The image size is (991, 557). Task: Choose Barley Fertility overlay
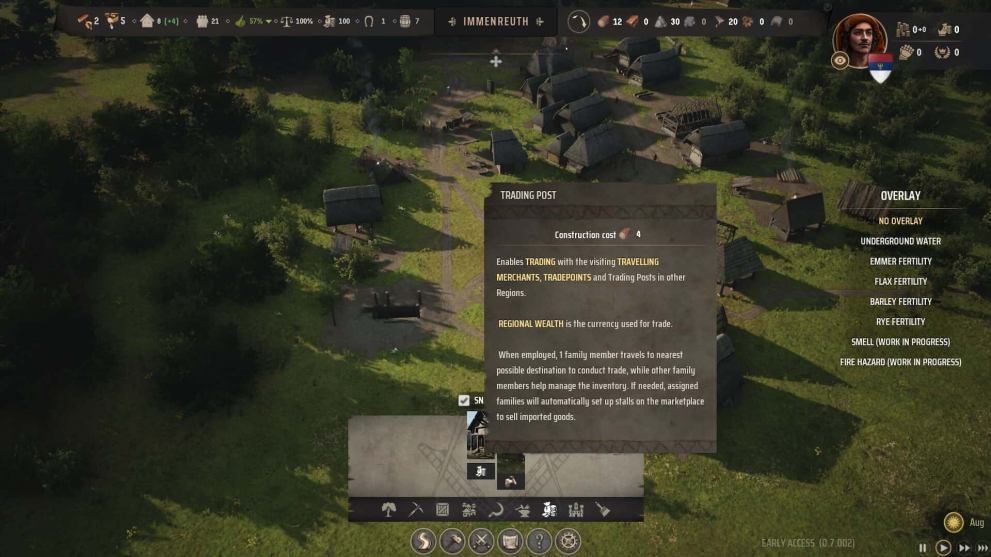click(900, 301)
